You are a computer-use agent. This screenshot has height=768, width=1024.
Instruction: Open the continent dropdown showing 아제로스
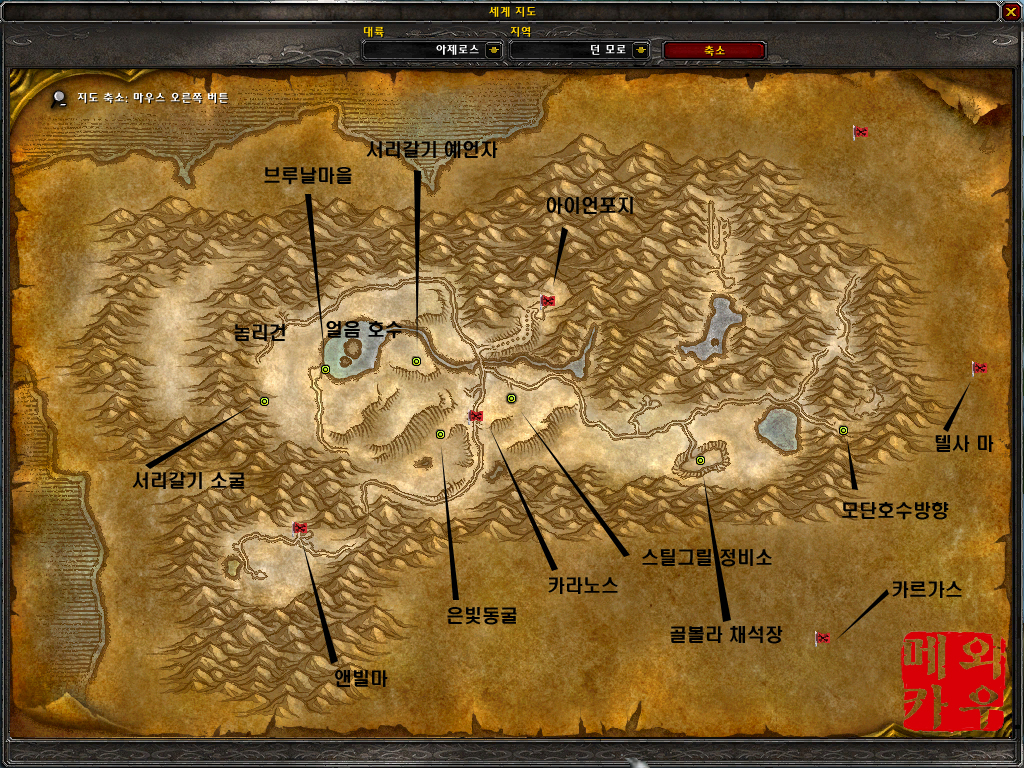pyautogui.click(x=493, y=50)
